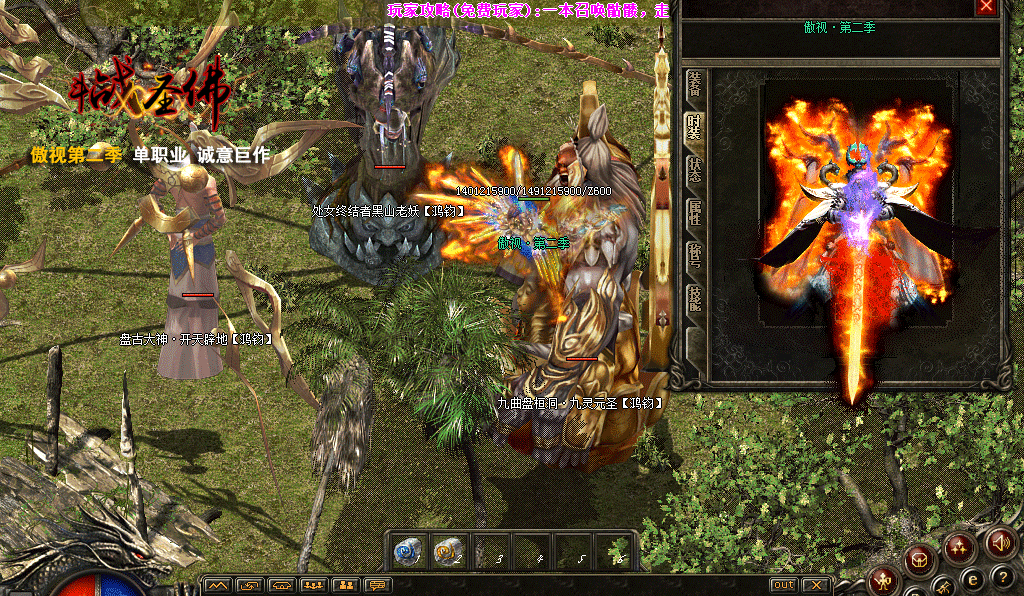Click the X button beside out

816,585
